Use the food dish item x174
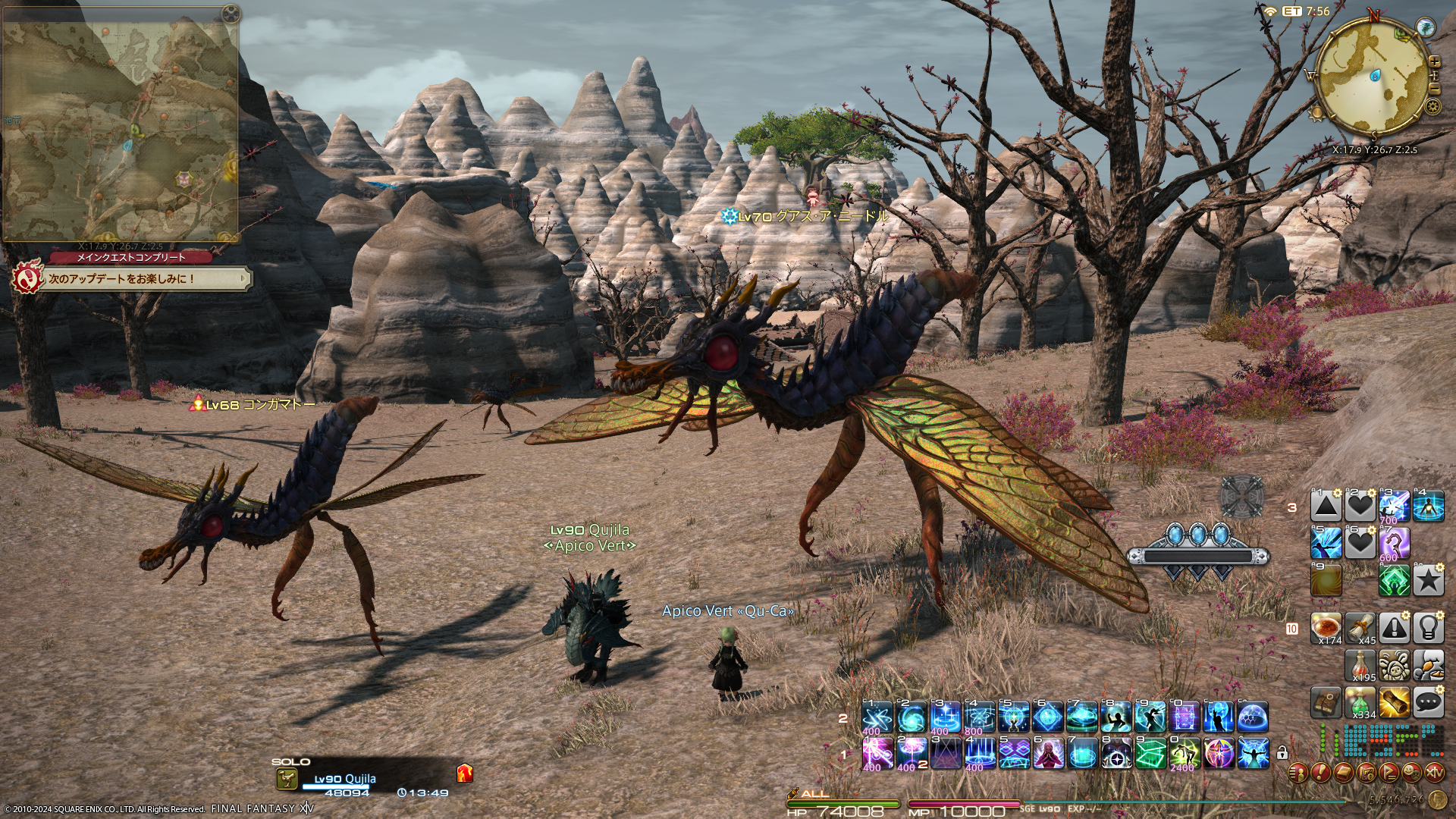The height and width of the screenshot is (819, 1456). click(1326, 628)
